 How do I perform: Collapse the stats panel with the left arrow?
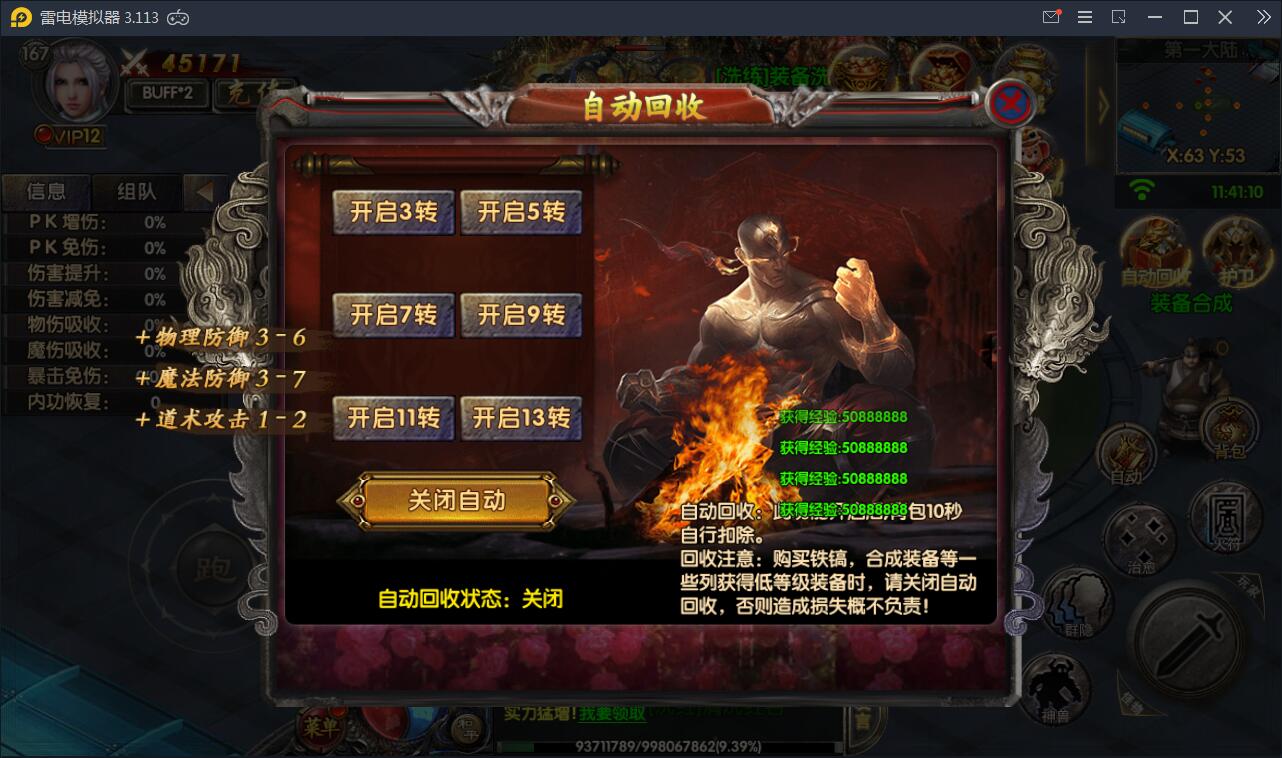(207, 192)
